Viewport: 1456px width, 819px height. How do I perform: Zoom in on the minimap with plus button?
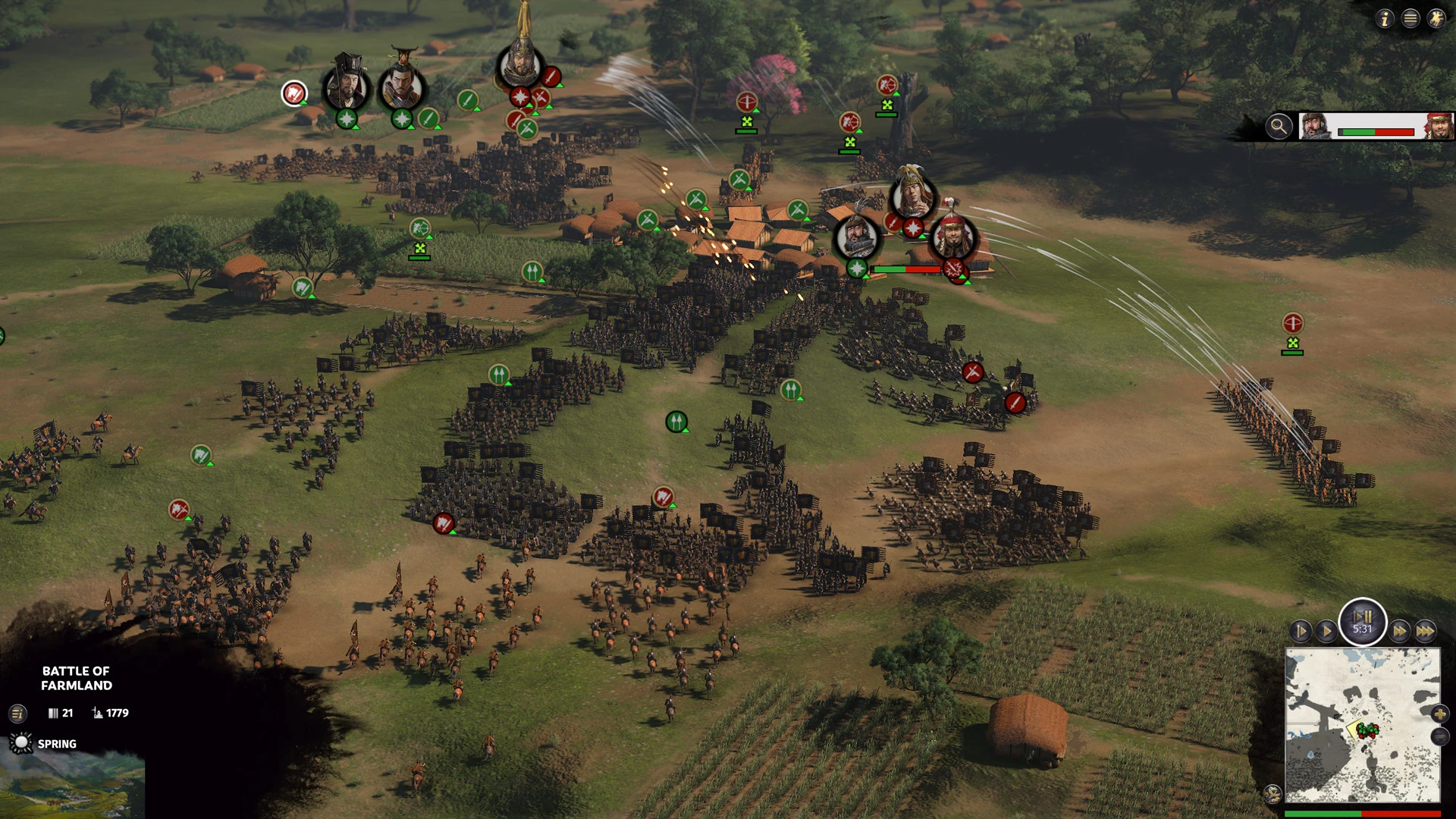(x=1439, y=714)
